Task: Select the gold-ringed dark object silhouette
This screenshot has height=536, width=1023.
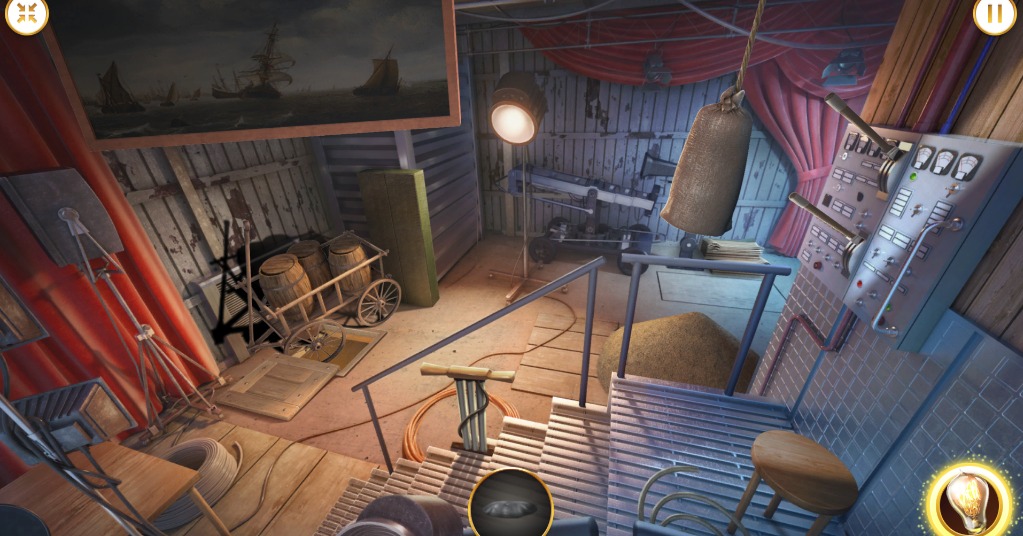Action: click(510, 505)
